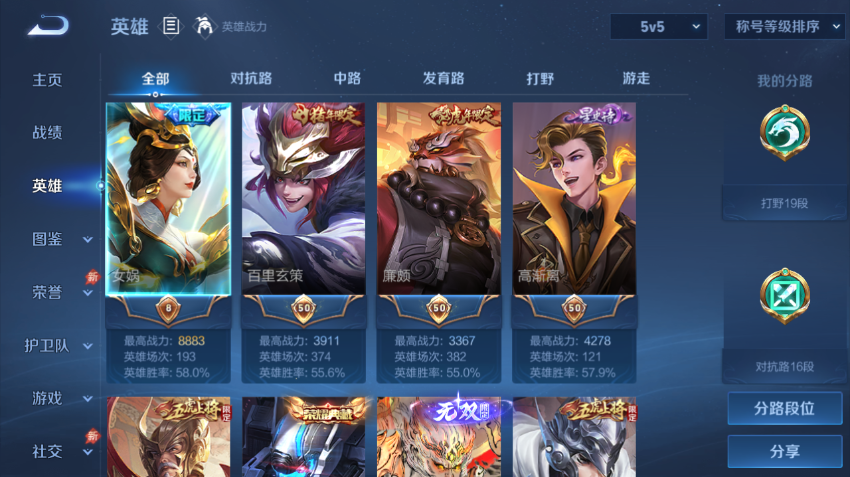
Task: Open 战绩 in the side menu
Action: [47, 133]
